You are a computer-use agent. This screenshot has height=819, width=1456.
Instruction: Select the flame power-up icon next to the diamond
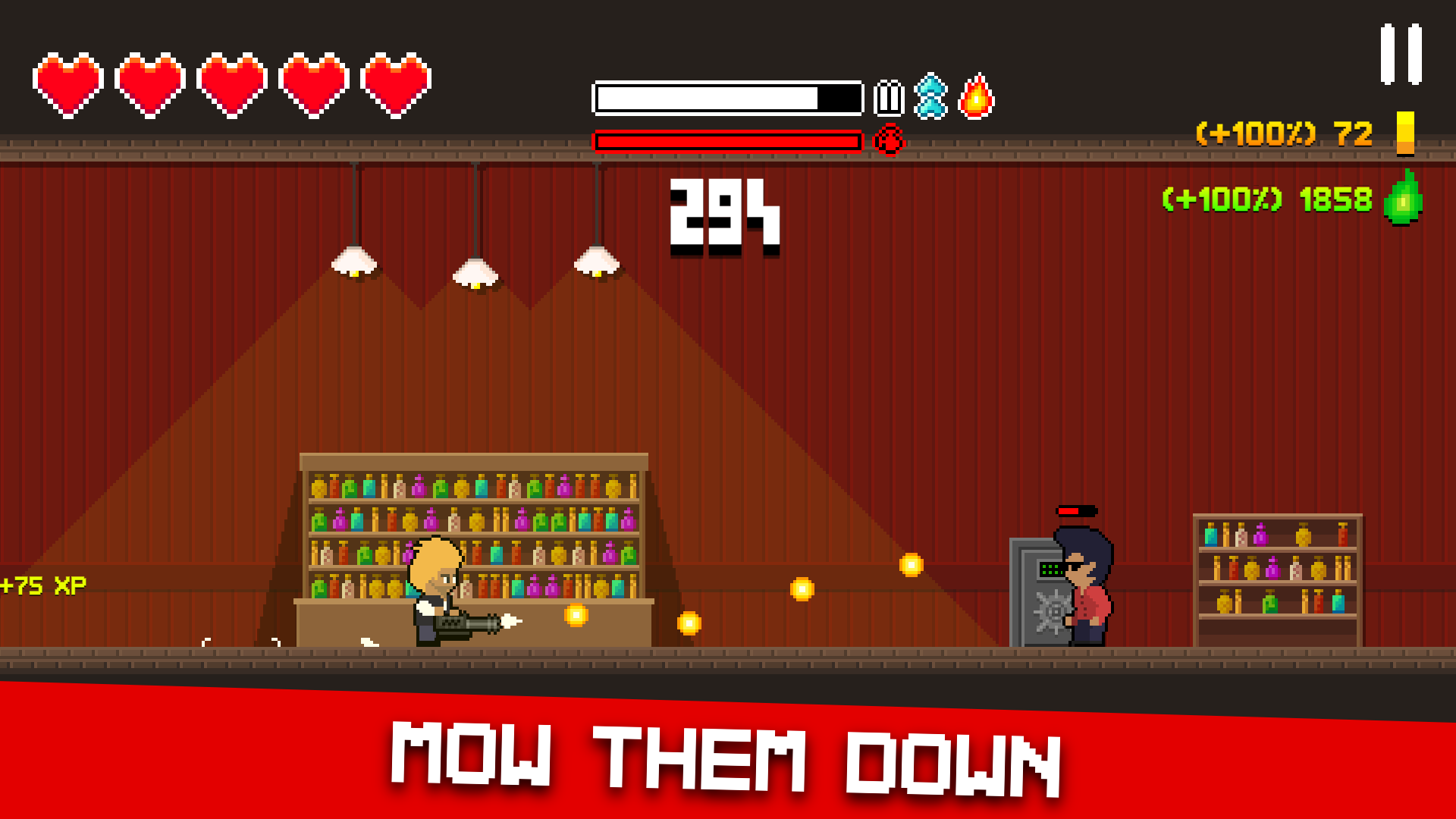(x=977, y=96)
